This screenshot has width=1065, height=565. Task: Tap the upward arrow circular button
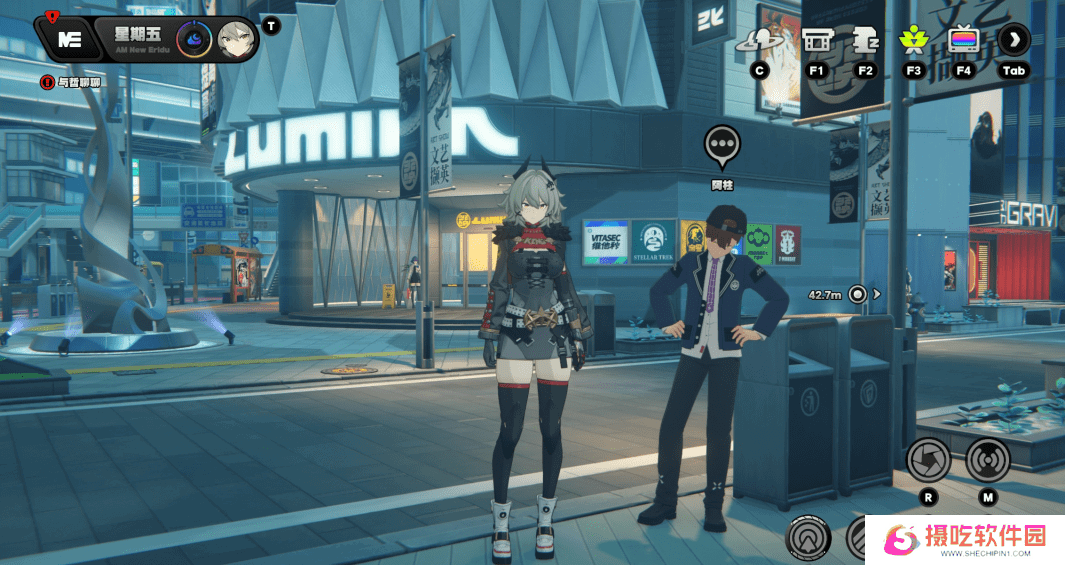point(808,539)
